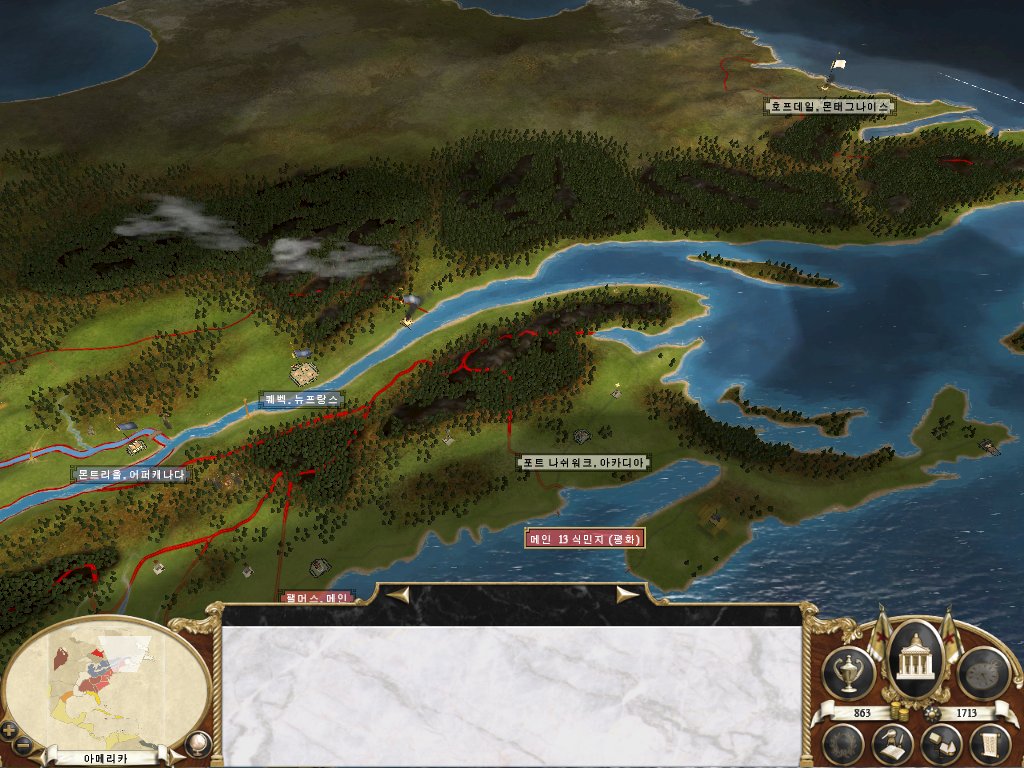Viewport: 1024px width, 768px height.
Task: Click the pocket watch end turn button
Action: (981, 673)
